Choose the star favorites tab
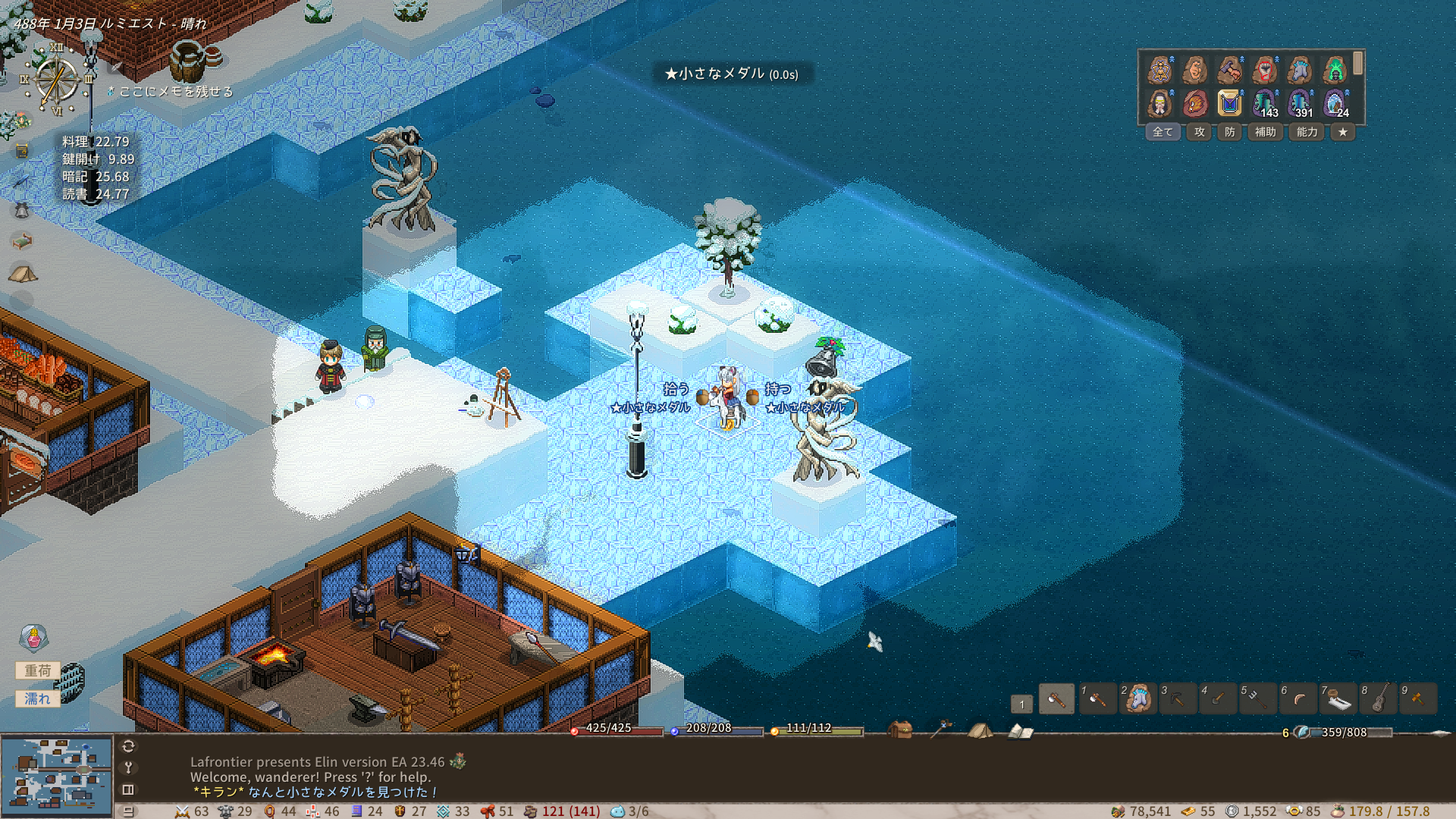This screenshot has height=819, width=1456. coord(1342,132)
